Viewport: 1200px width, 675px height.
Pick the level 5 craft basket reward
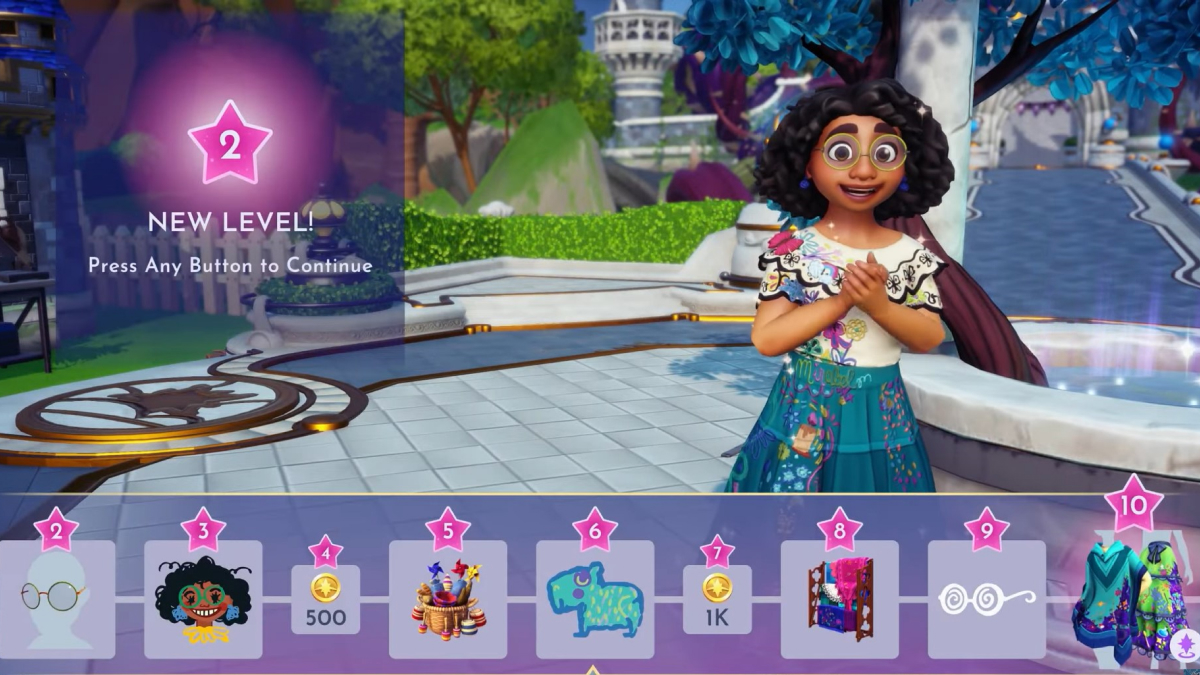448,599
